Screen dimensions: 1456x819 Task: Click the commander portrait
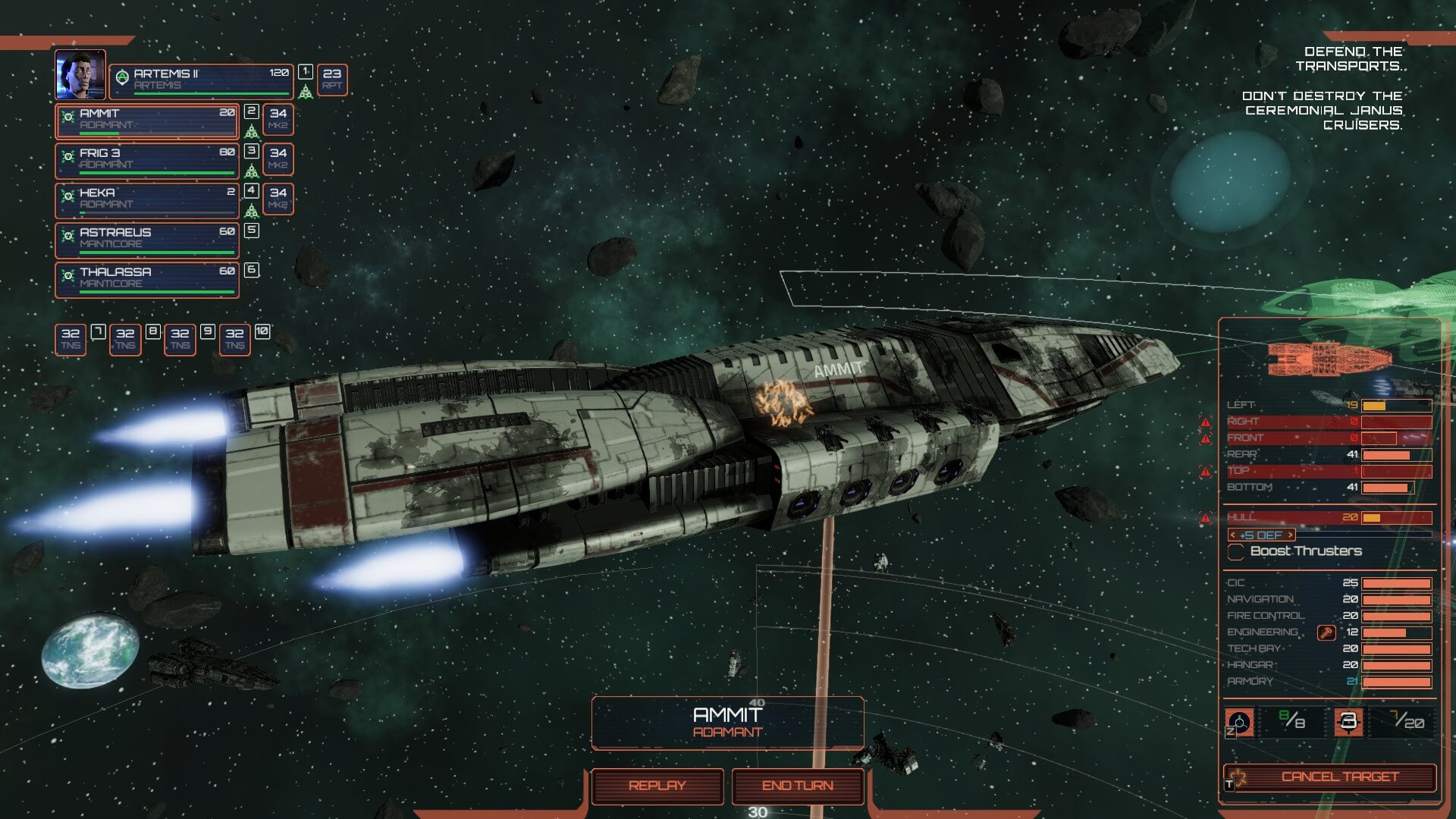click(x=80, y=74)
